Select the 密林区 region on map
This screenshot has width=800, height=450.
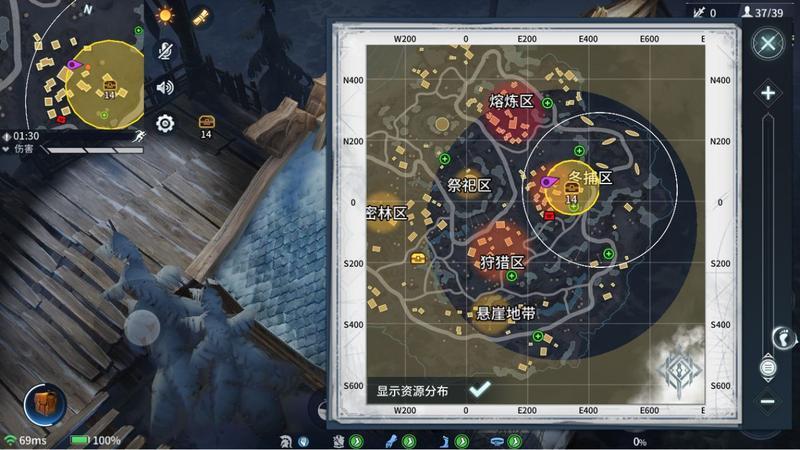pyautogui.click(x=385, y=213)
